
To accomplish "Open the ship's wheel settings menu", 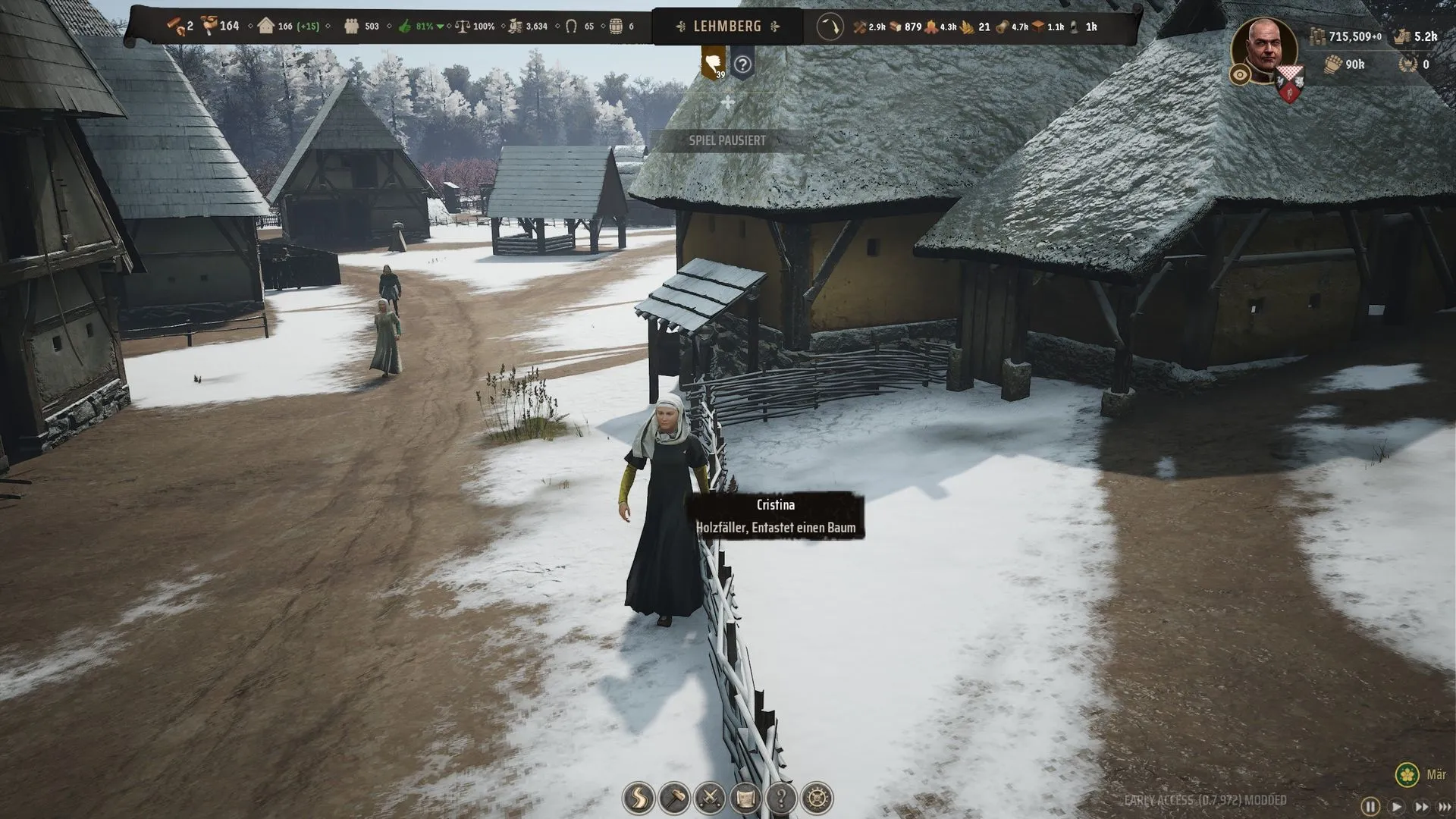I will (x=817, y=798).
